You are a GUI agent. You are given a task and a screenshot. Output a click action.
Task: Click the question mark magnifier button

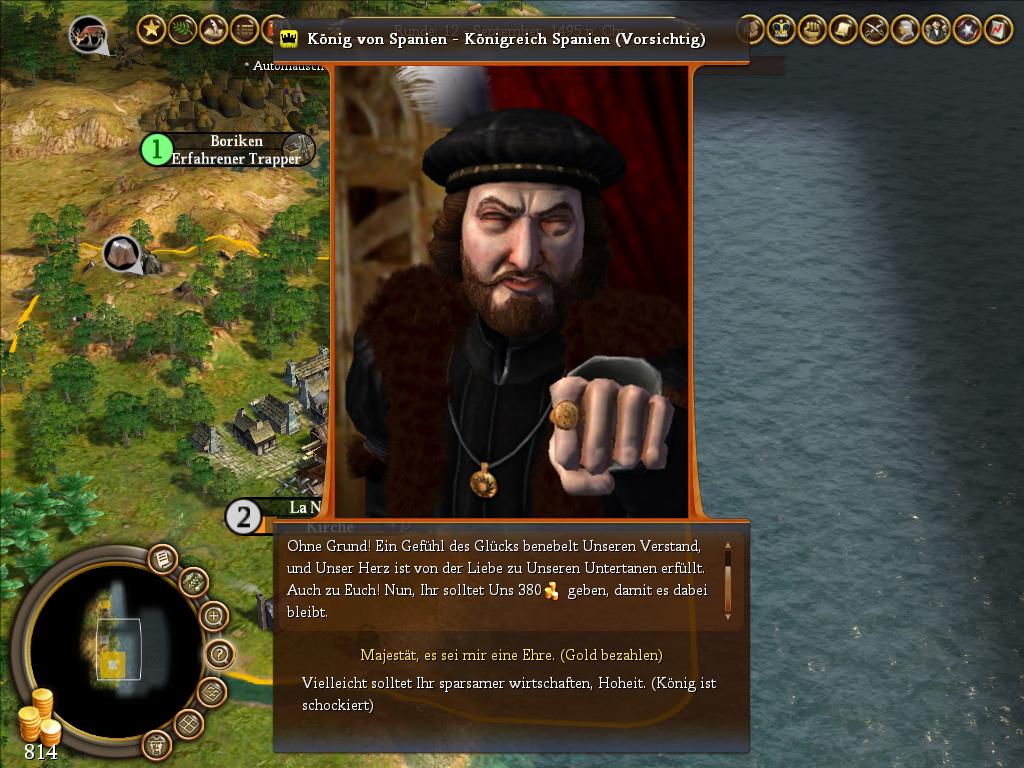pyautogui.click(x=219, y=655)
